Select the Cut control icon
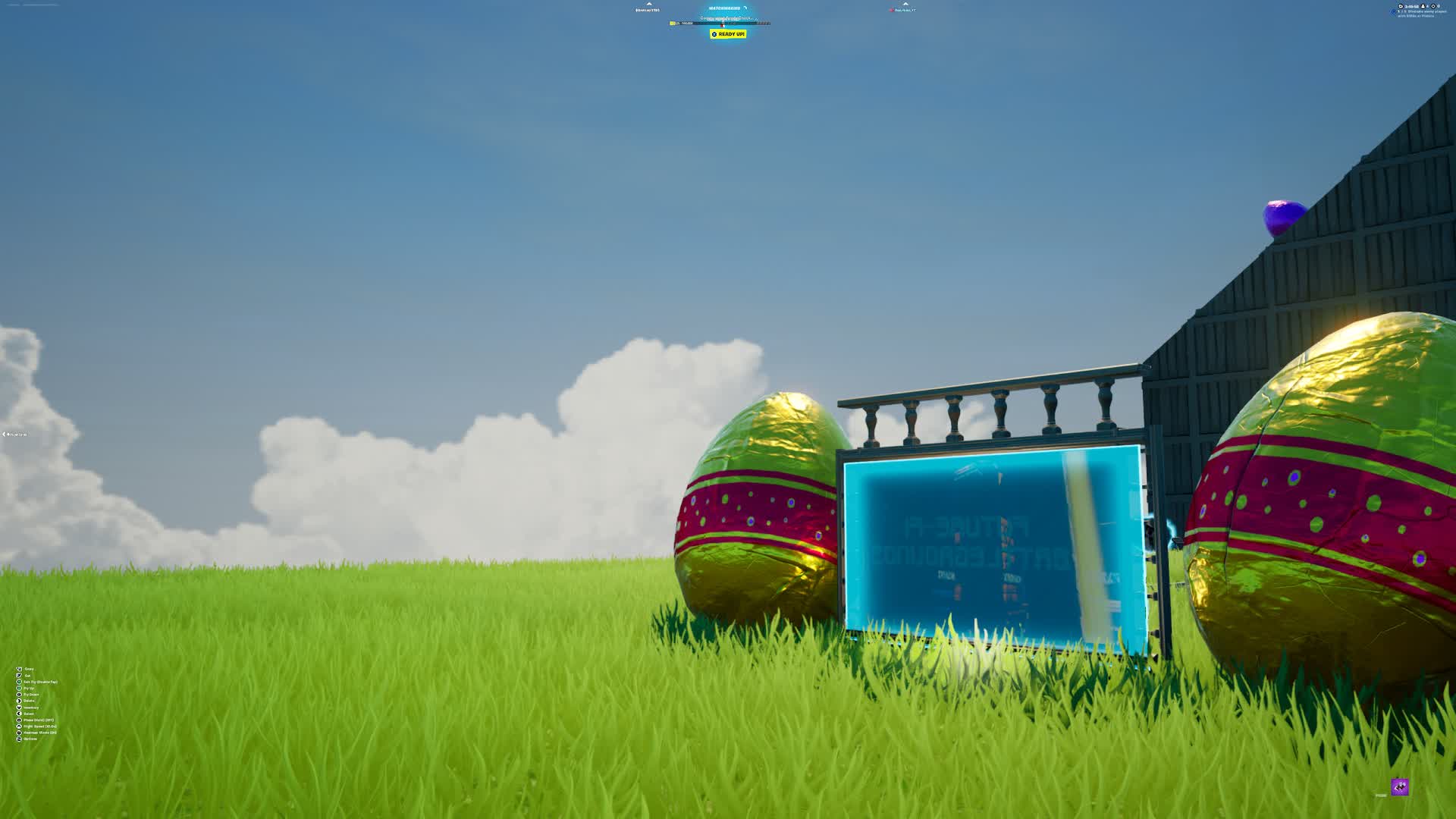 [x=19, y=676]
